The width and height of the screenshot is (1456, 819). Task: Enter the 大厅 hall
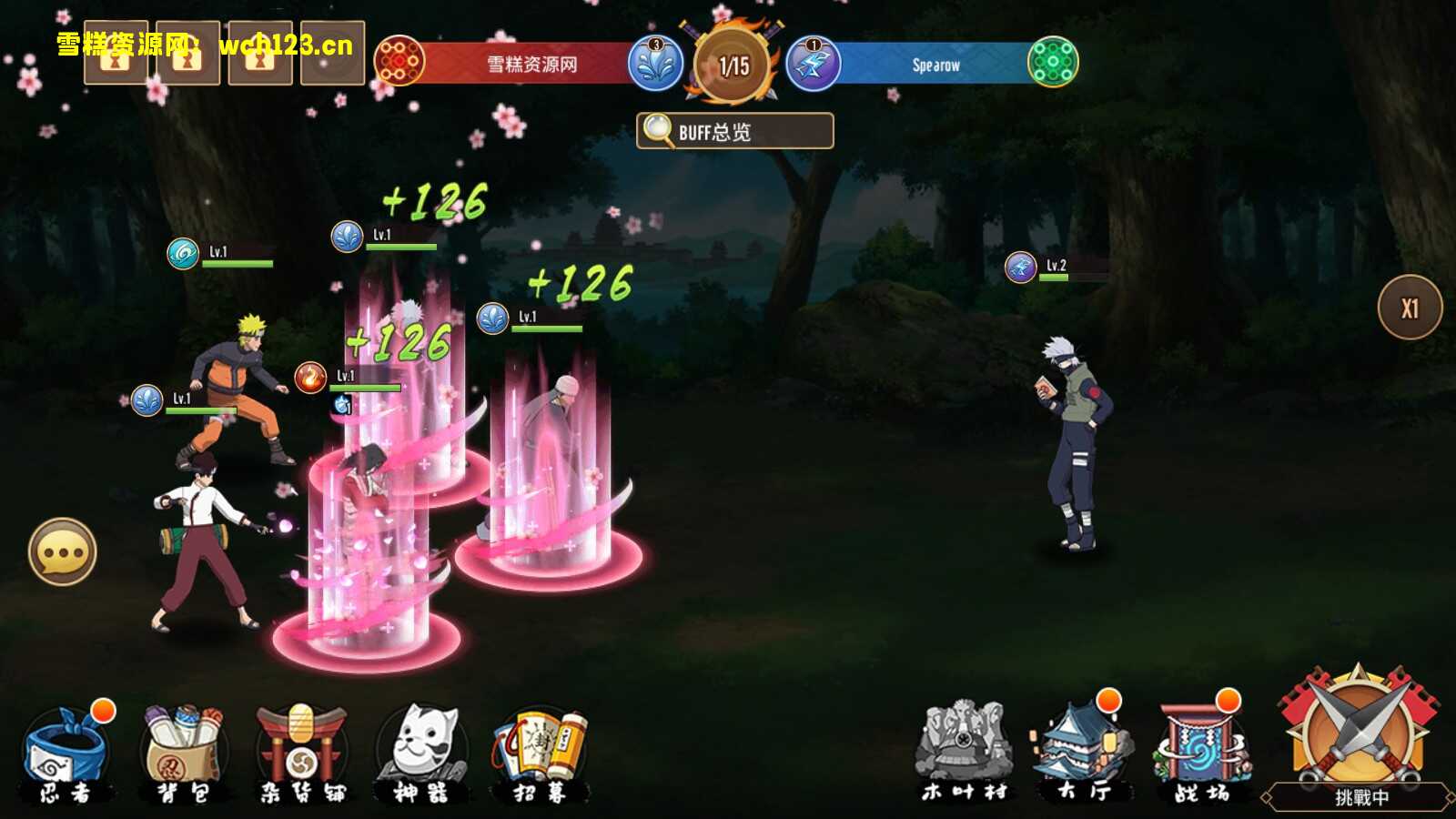pos(1082,752)
